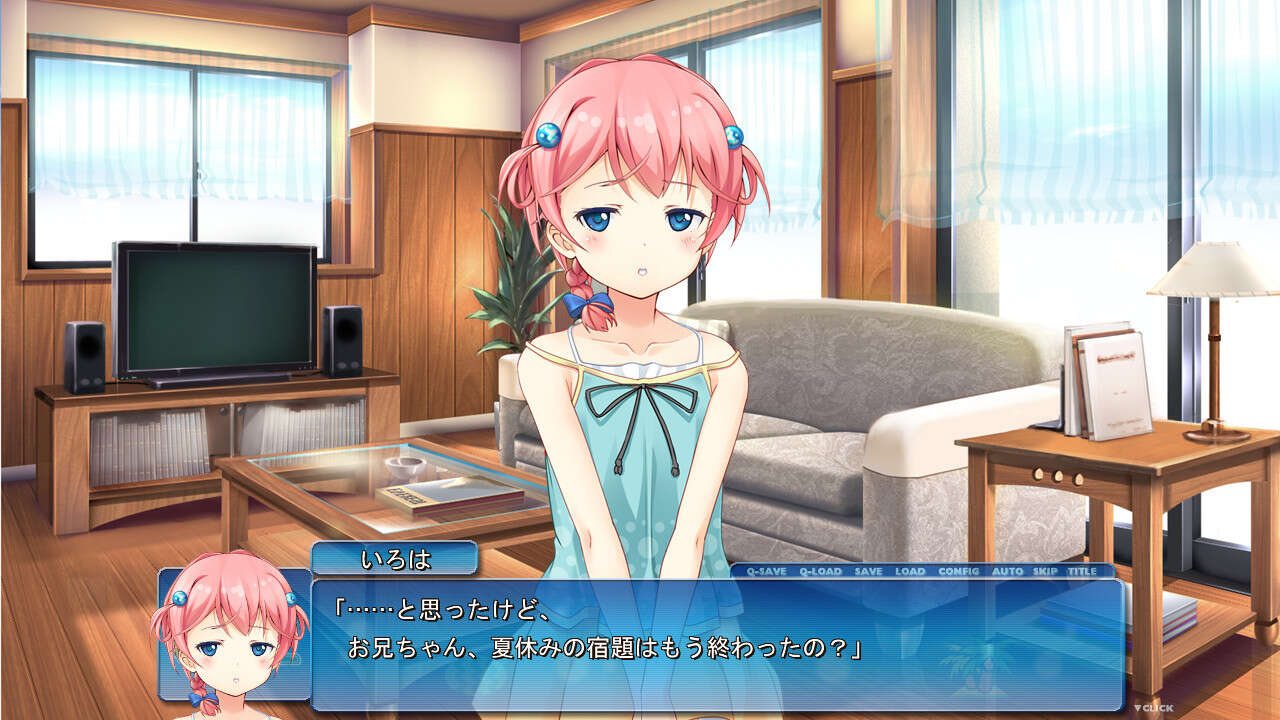The height and width of the screenshot is (720, 1280).
Task: Quick save with the Q-SAVE button
Action: coord(766,571)
